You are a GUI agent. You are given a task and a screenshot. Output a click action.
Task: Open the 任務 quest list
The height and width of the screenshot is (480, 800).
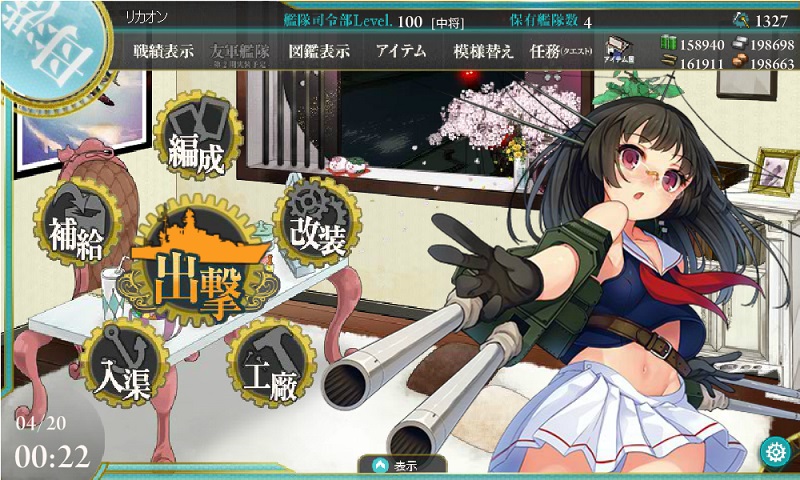561,51
